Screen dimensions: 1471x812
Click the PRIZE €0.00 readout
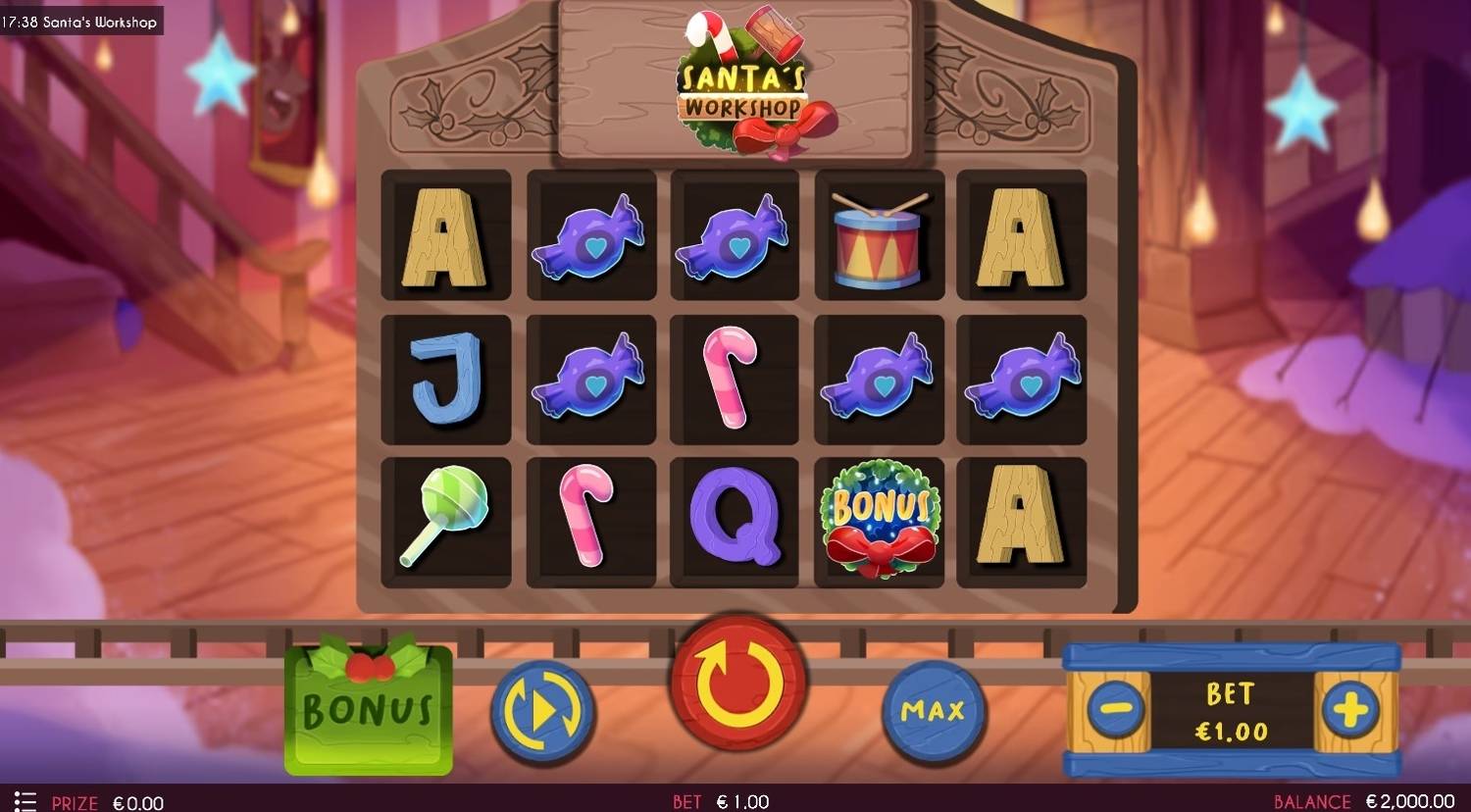(108, 800)
